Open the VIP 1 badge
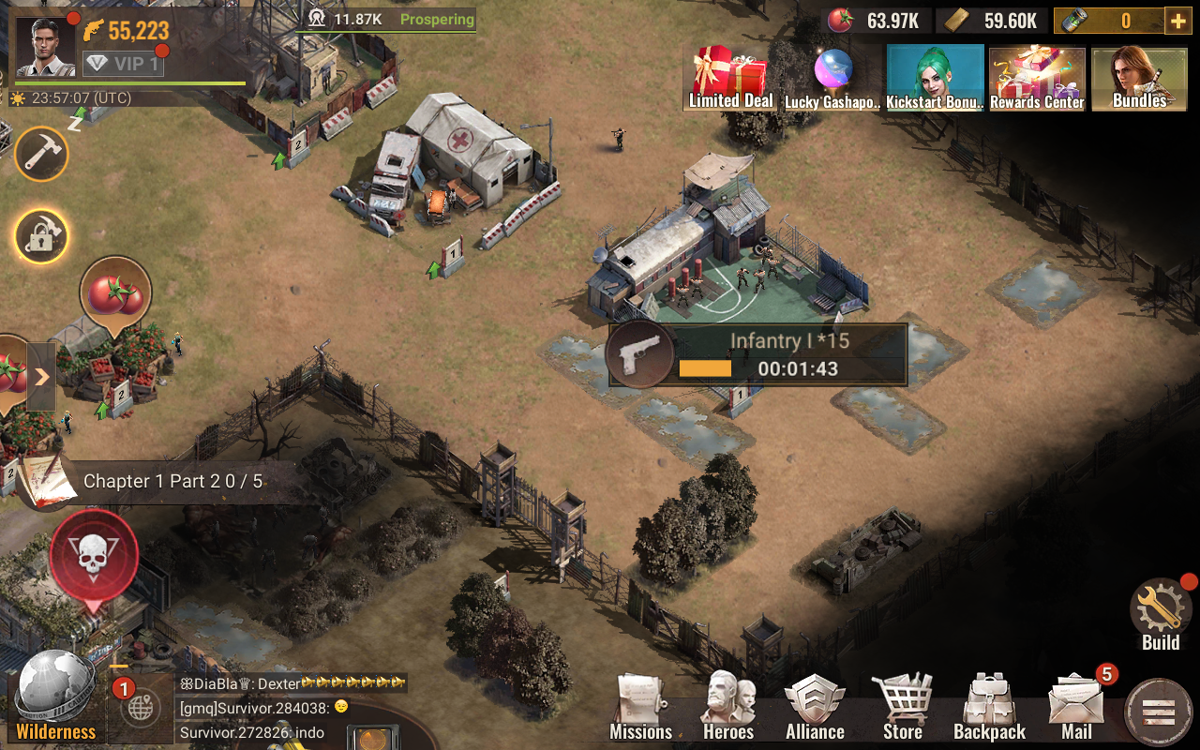The width and height of the screenshot is (1200, 750). pos(123,64)
